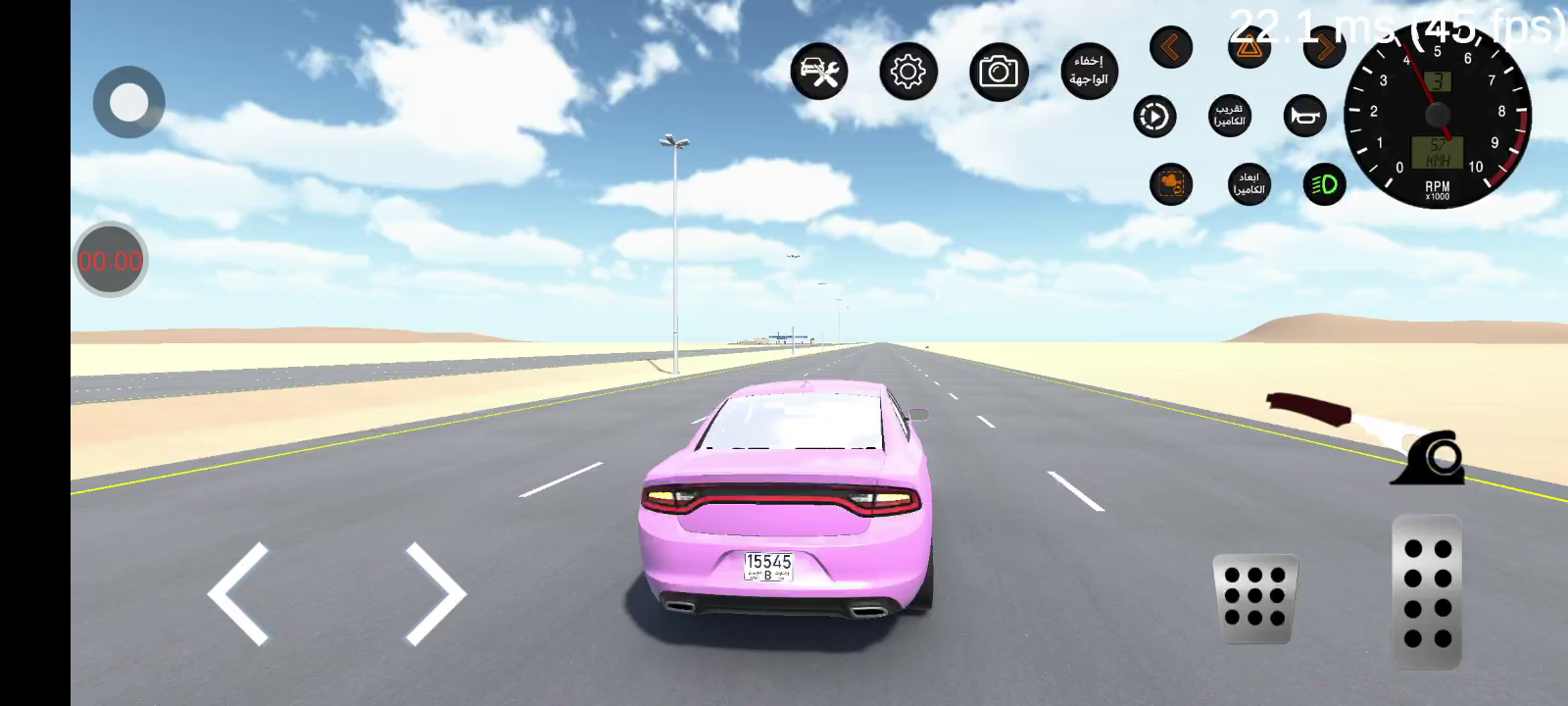
Task: Tap the circular replay play button
Action: 1154,117
